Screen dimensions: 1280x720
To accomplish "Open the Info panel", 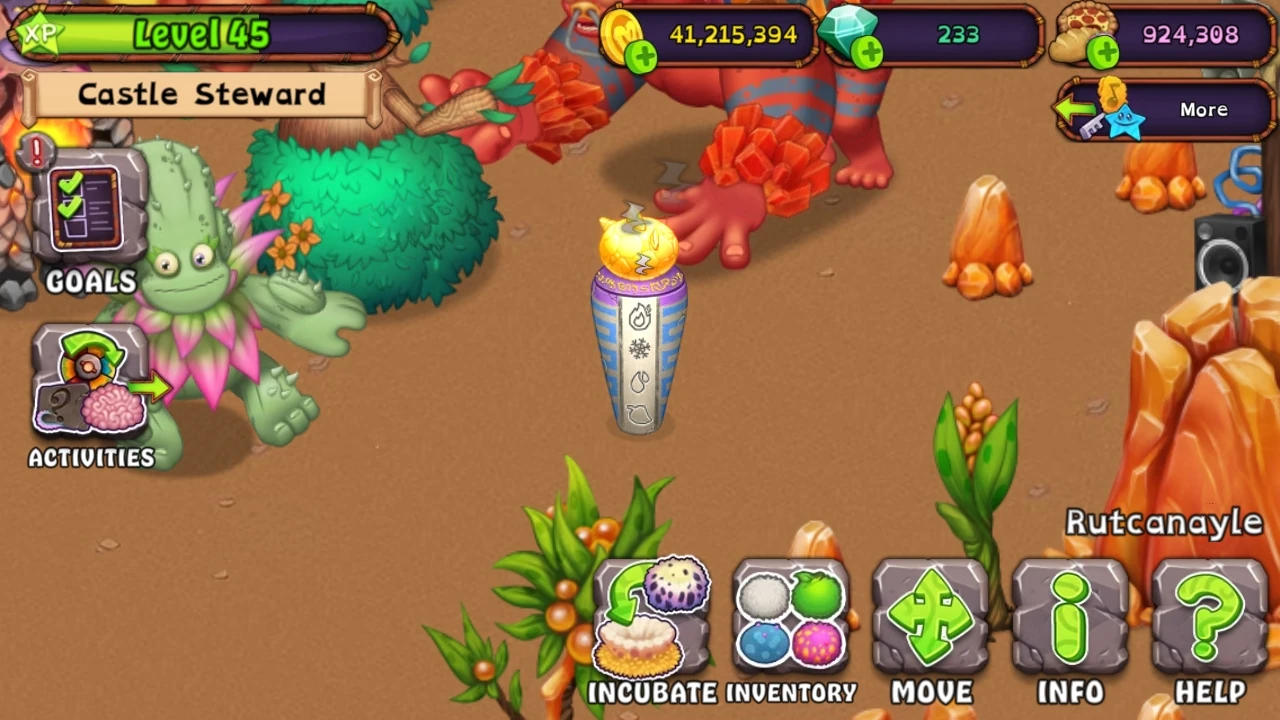I will pyautogui.click(x=1070, y=615).
